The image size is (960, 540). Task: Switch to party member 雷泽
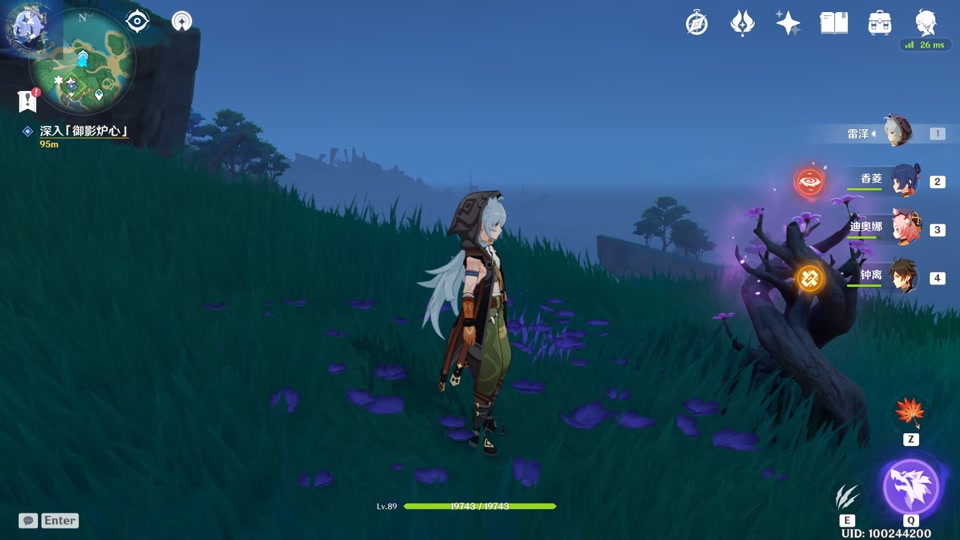coord(897,133)
